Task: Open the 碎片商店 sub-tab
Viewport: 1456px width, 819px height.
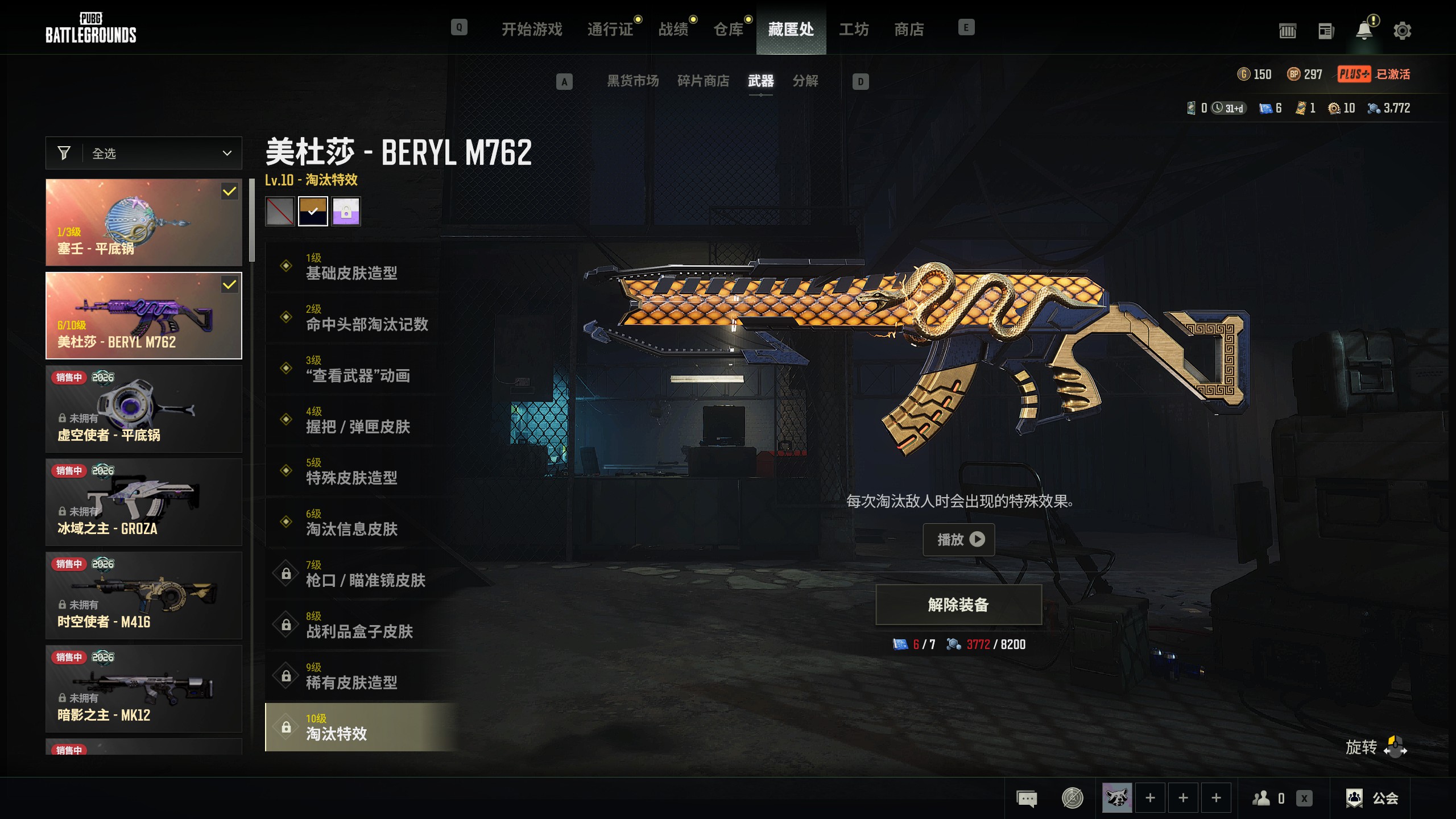Action: pos(703,81)
